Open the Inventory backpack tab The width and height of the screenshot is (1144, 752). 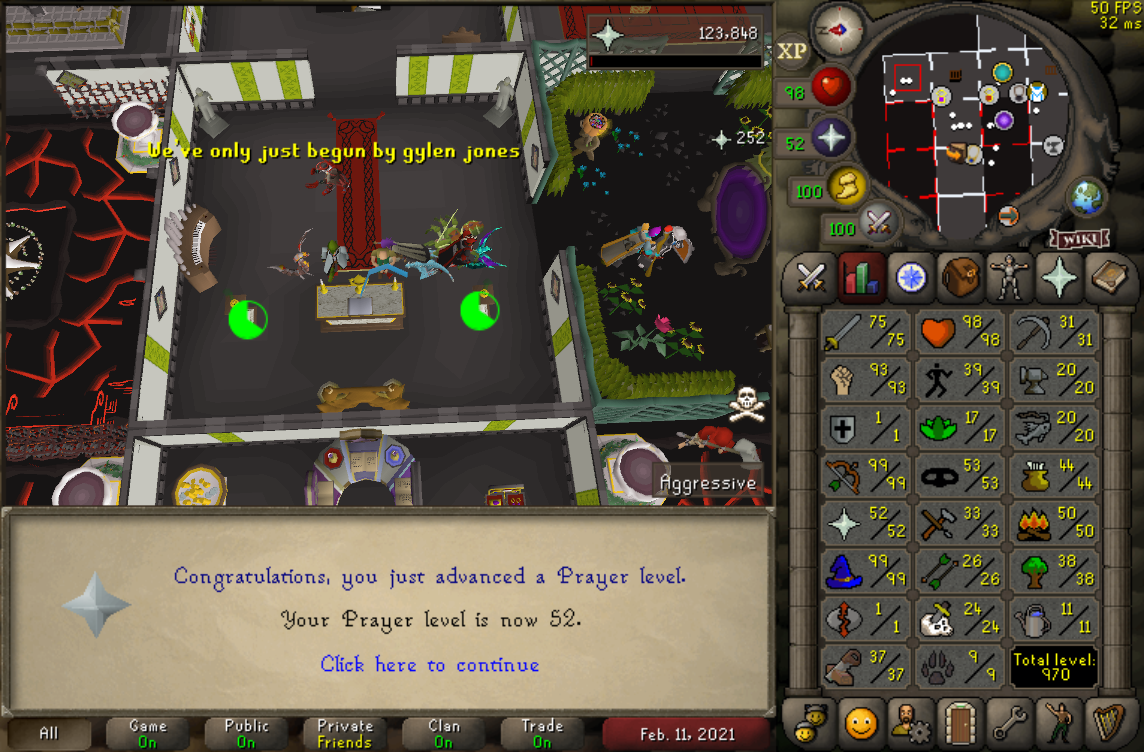click(x=959, y=277)
